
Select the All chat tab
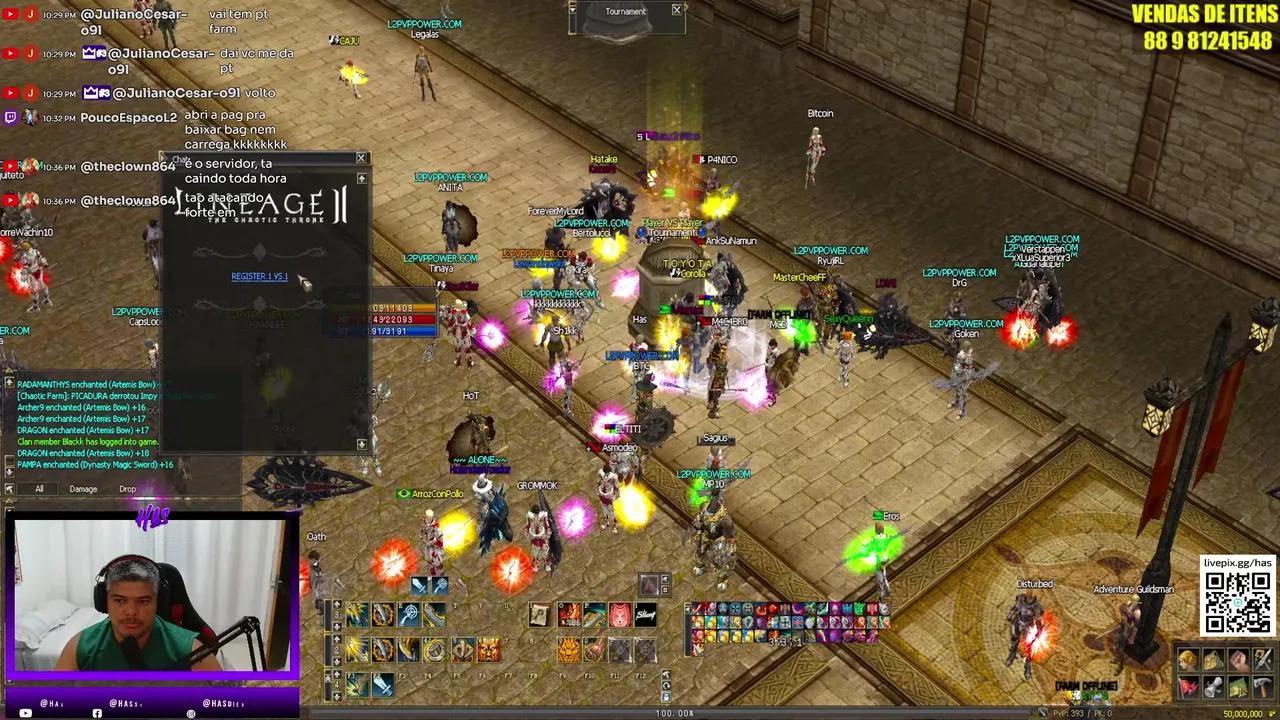(39, 488)
